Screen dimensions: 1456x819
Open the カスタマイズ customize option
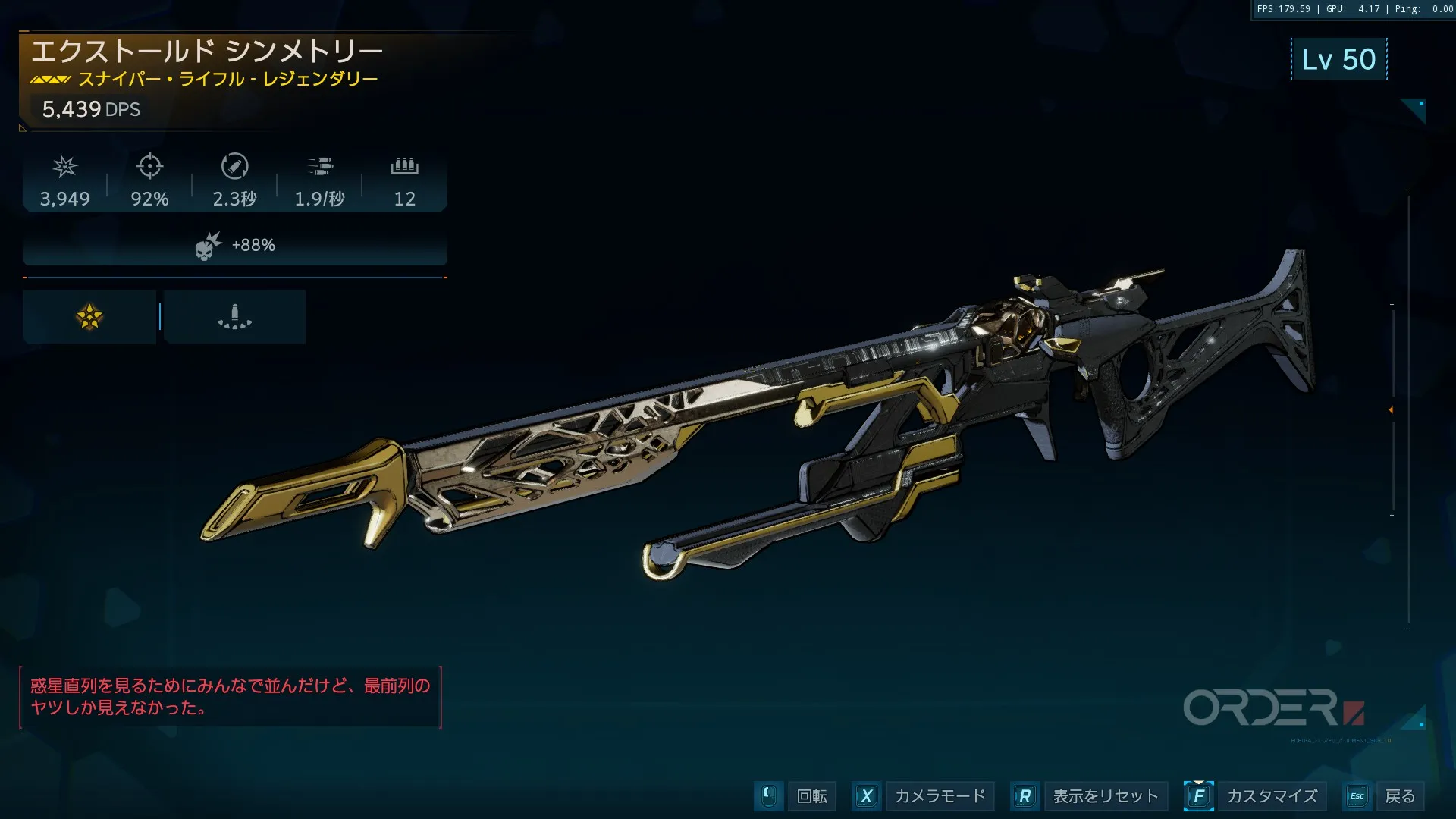(x=1272, y=796)
